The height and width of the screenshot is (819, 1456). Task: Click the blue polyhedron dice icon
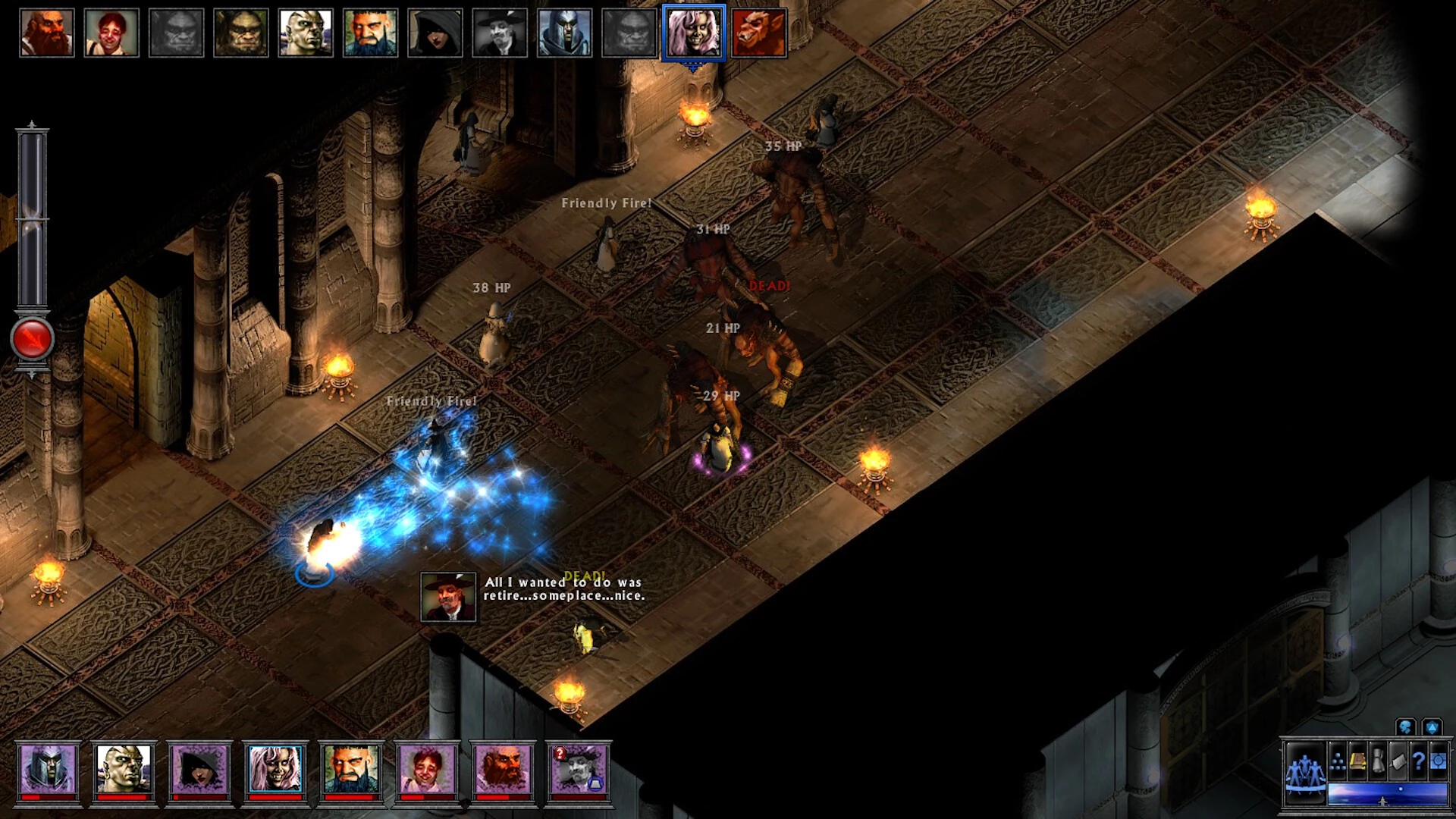1432,728
